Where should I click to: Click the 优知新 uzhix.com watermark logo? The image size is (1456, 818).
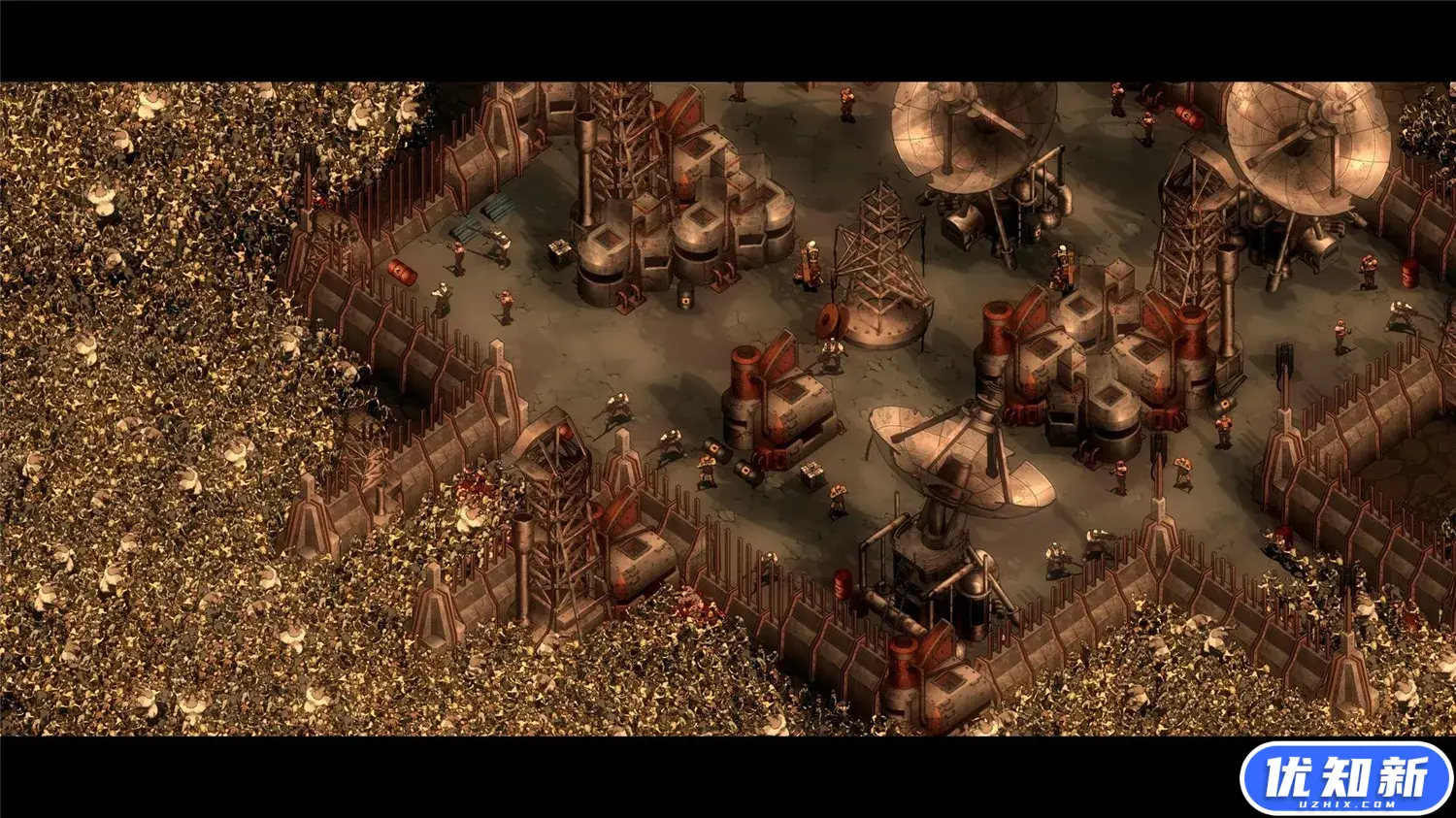coord(1346,778)
